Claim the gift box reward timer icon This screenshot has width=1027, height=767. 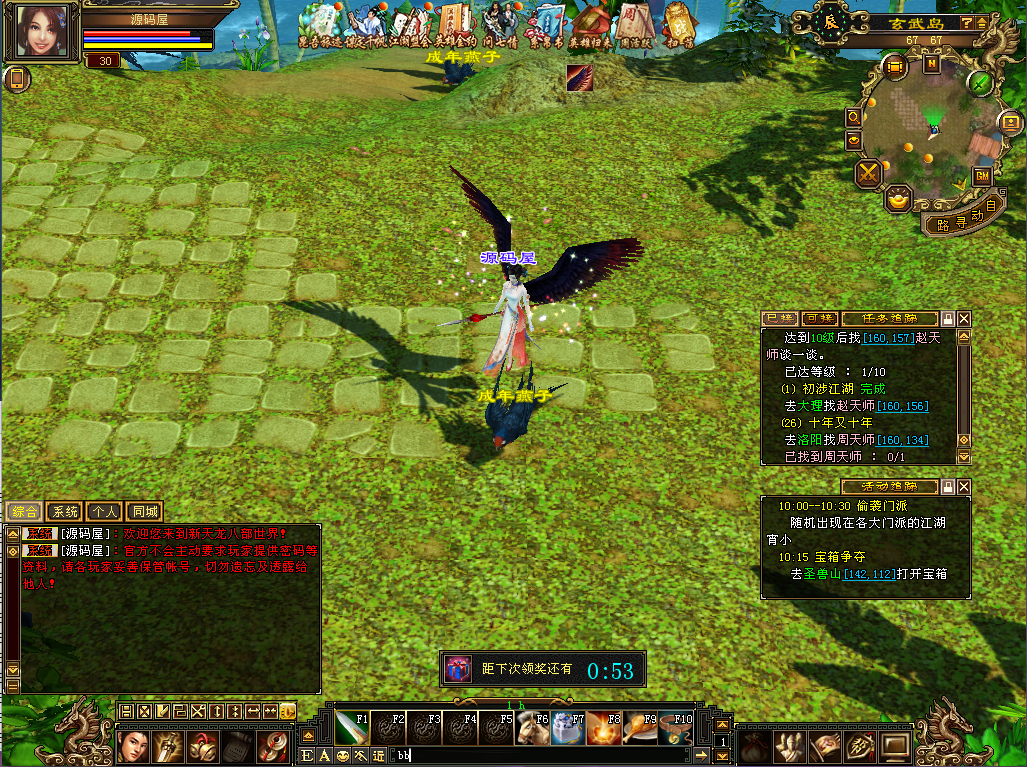(x=457, y=669)
